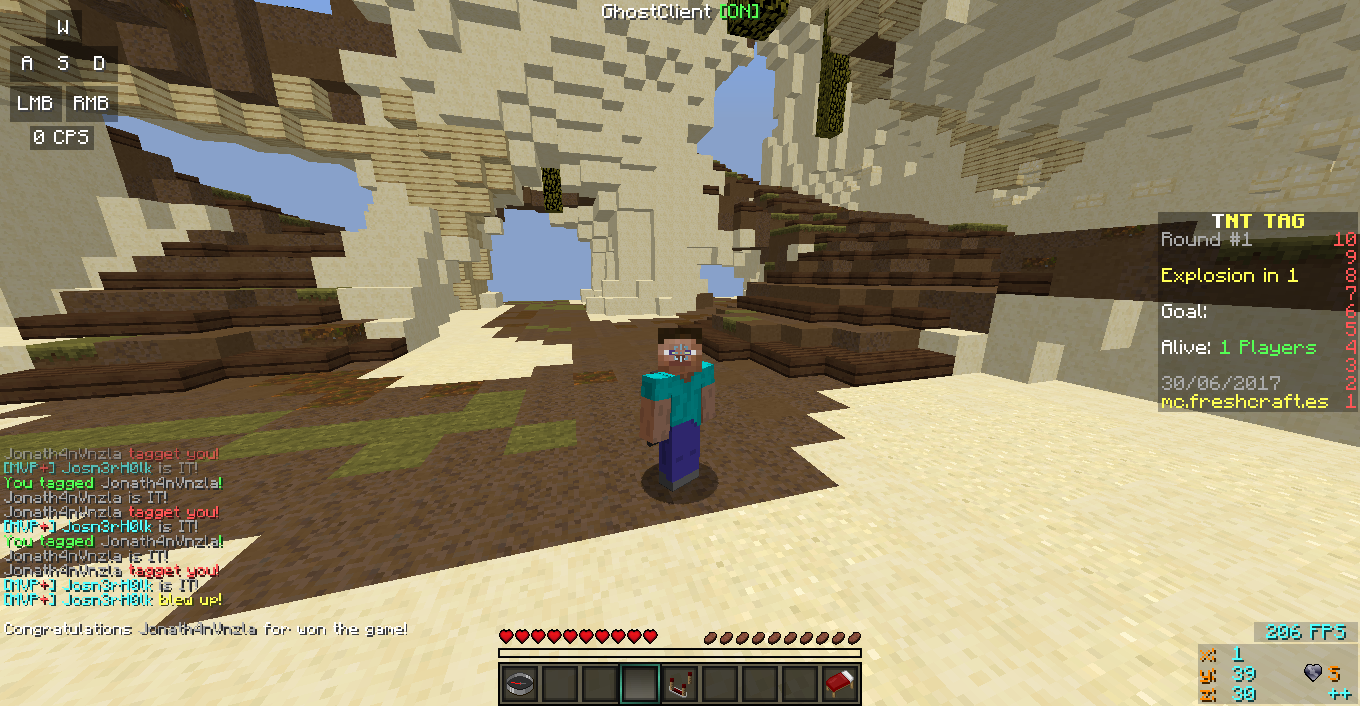Screen dimensions: 1360x706
Task: Select the compass hotbar slot
Action: (x=520, y=684)
